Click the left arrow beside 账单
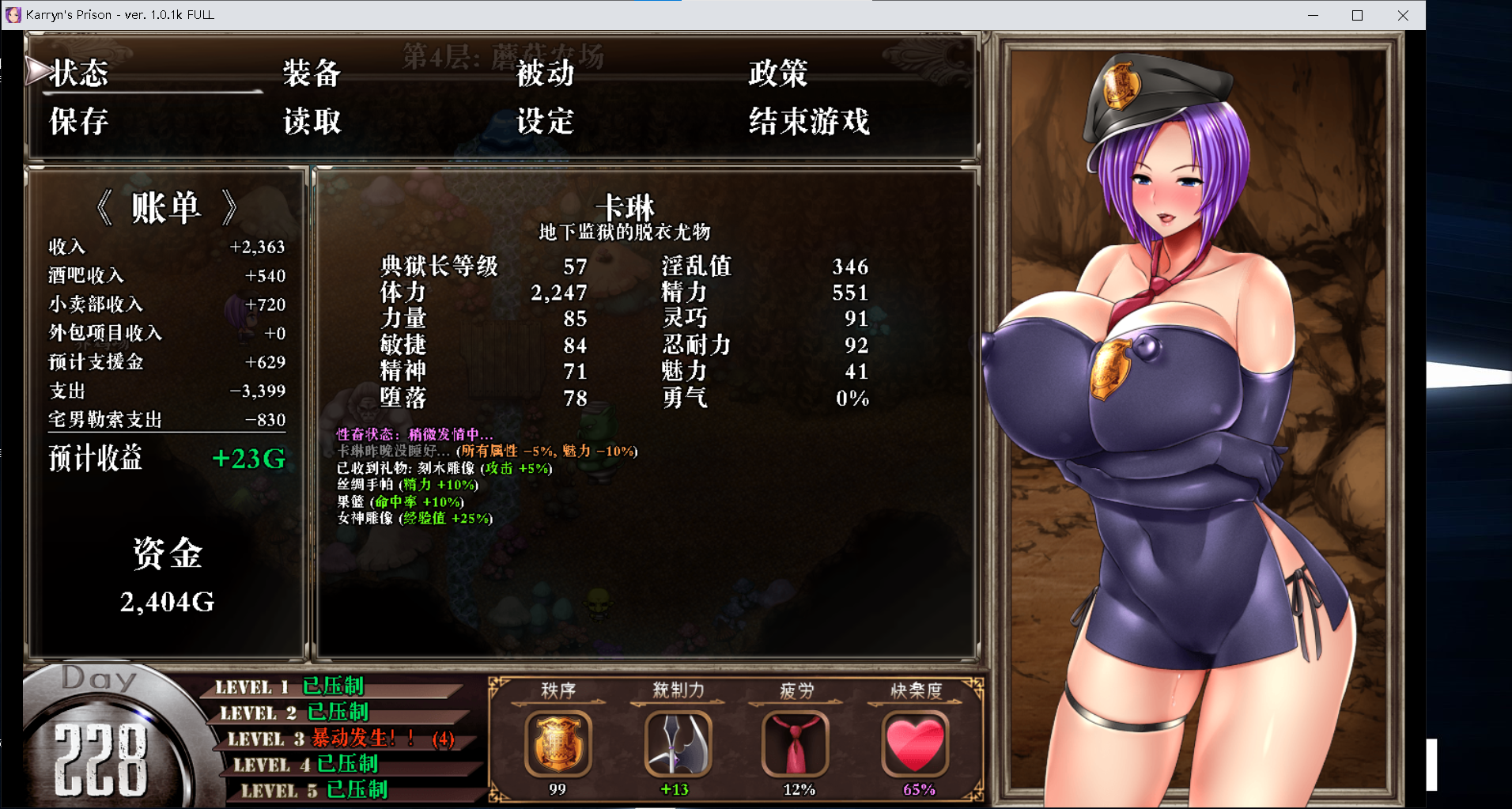Image resolution: width=1512 pixels, height=809 pixels. (104, 208)
